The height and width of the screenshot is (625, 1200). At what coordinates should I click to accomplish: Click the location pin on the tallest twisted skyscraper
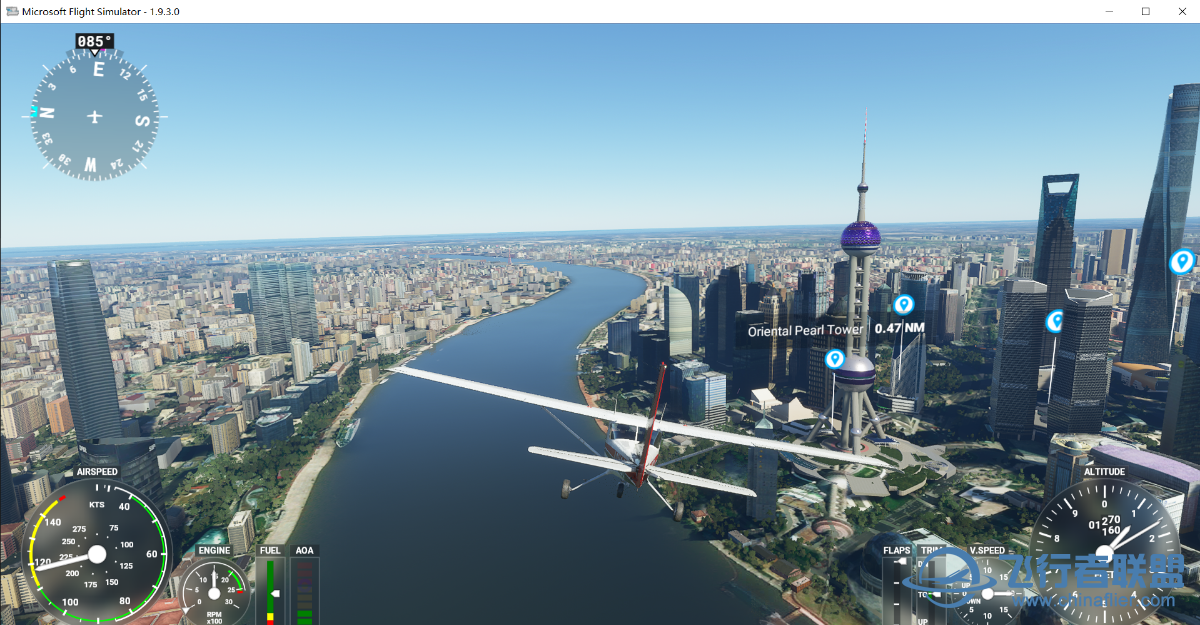(1181, 262)
